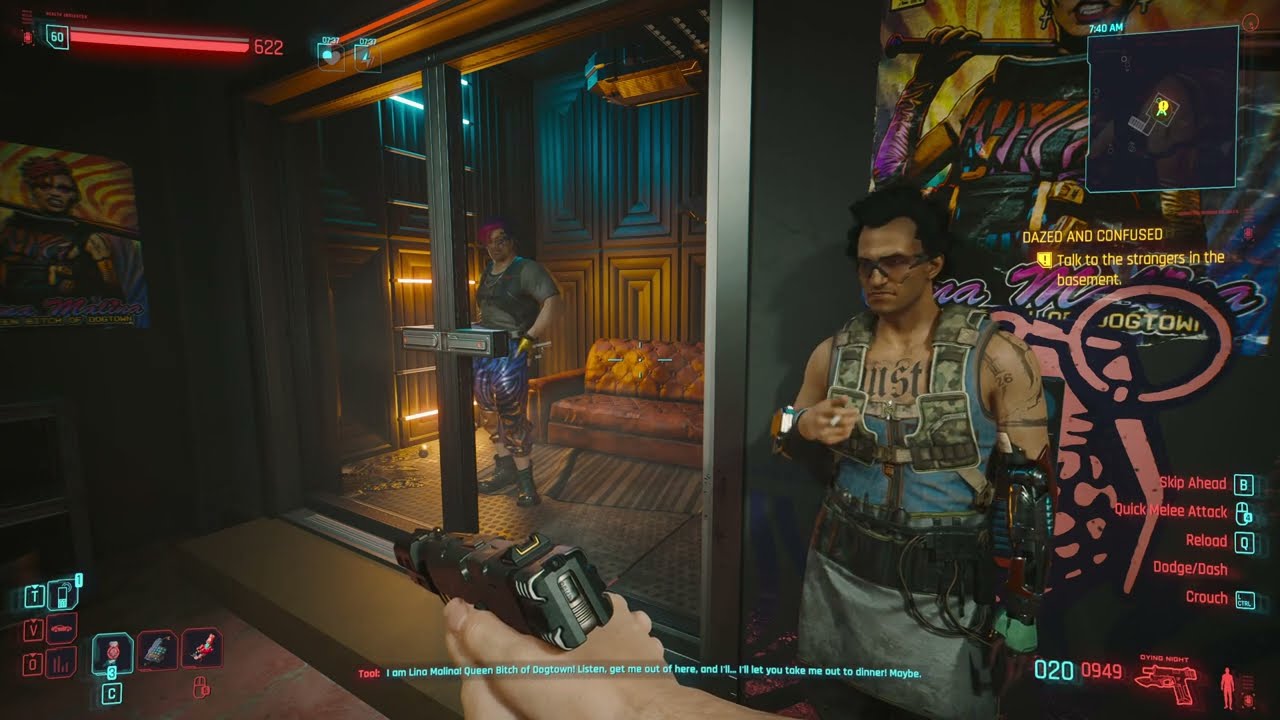Image resolution: width=1280 pixels, height=720 pixels.
Task: Use the red health inhaler item icon
Action: [x=112, y=653]
